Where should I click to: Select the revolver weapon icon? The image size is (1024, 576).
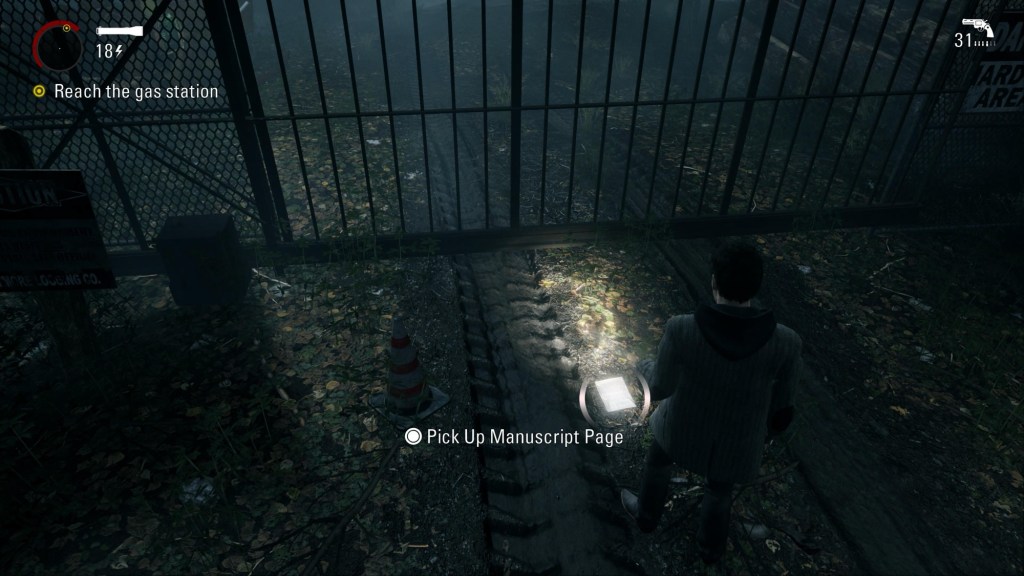tap(977, 27)
